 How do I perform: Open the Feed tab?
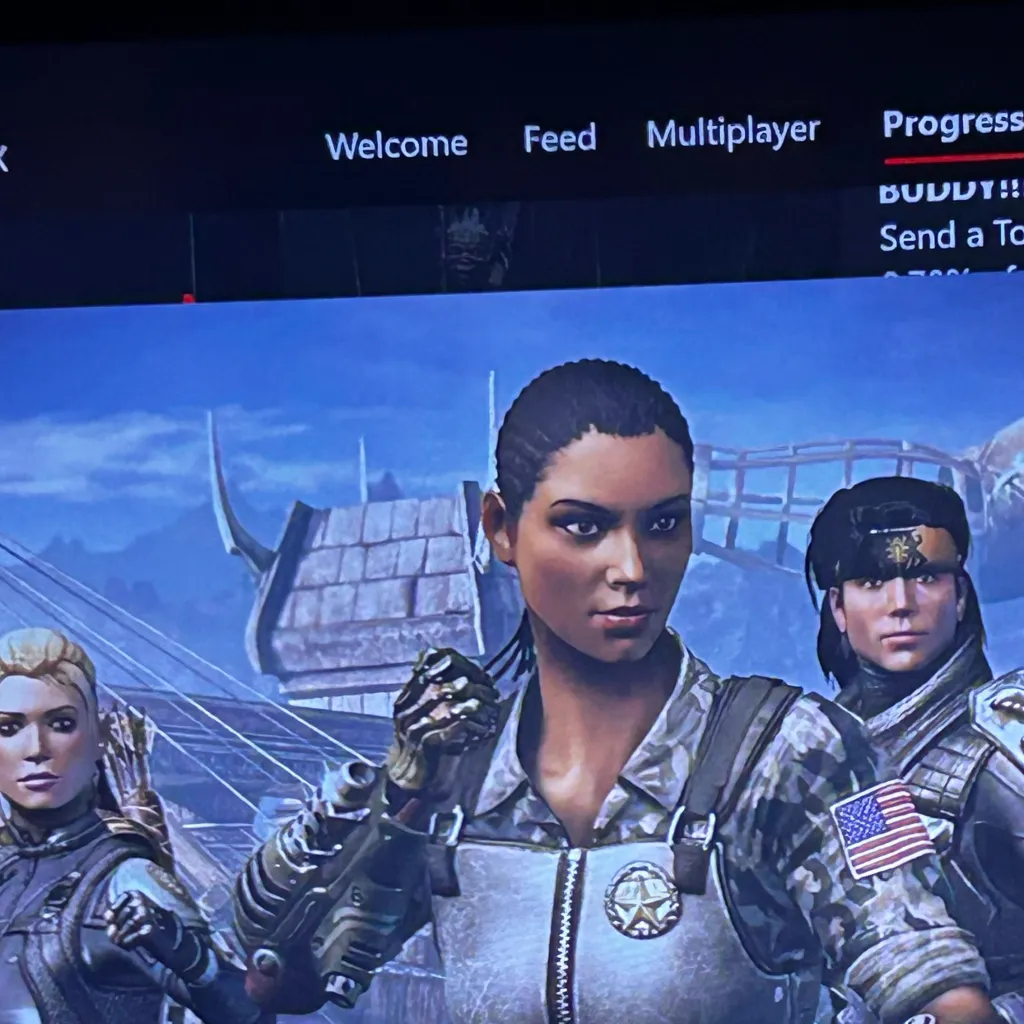[559, 138]
